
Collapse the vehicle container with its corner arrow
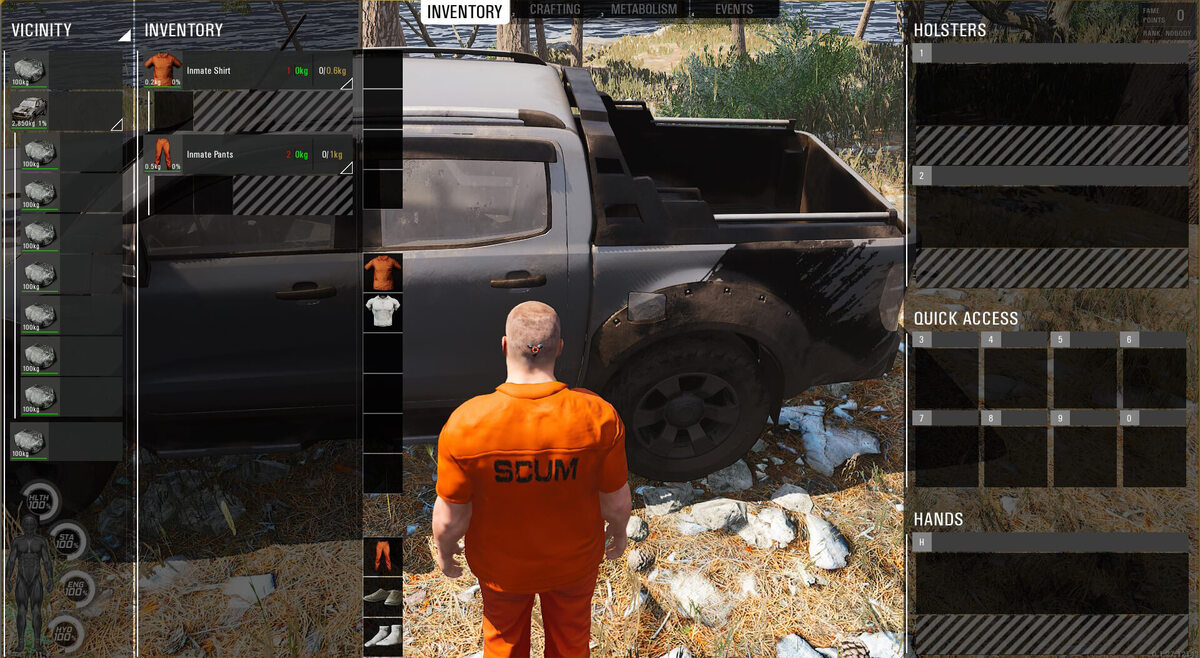[116, 125]
